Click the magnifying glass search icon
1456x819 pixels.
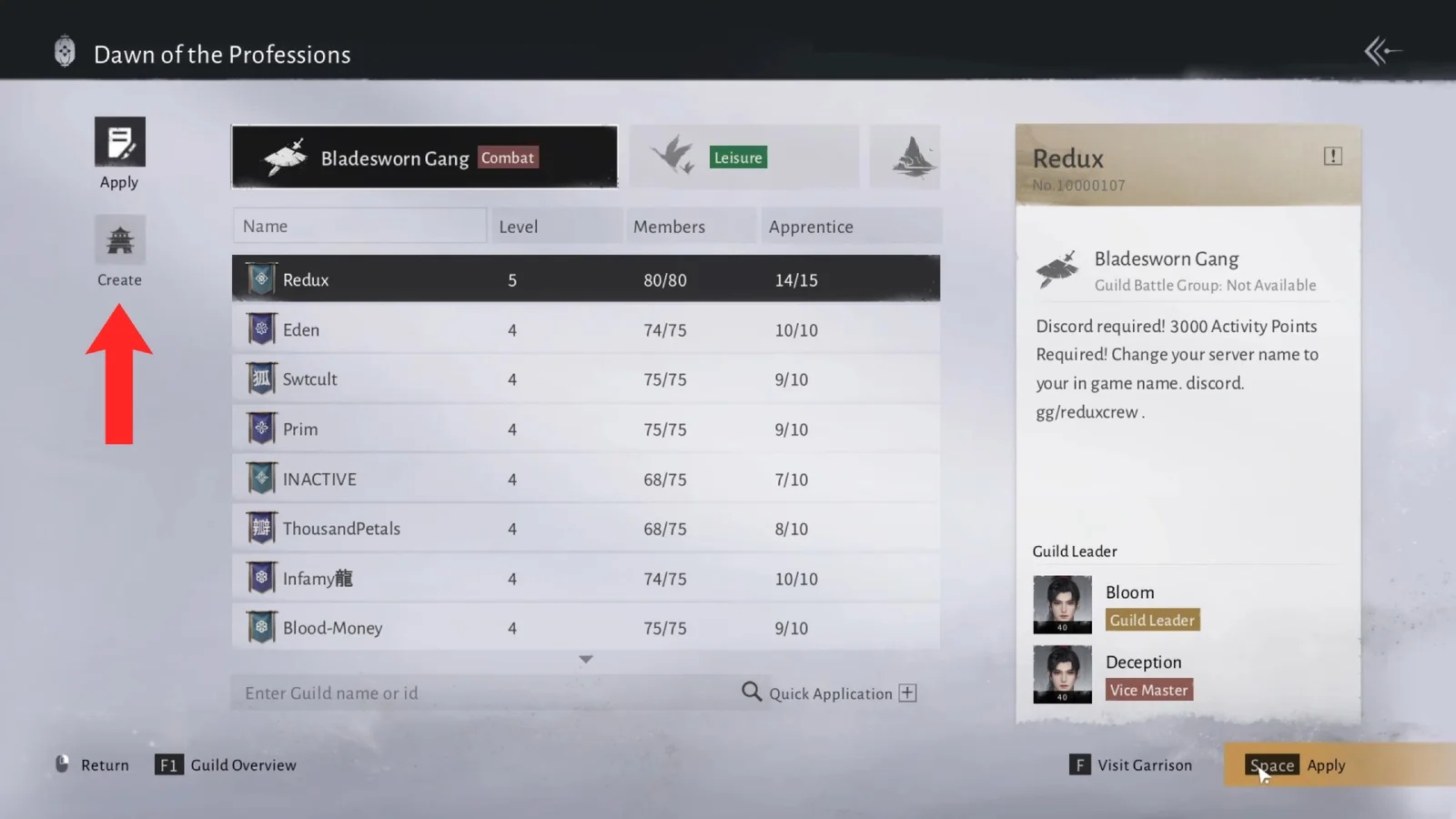coord(751,693)
